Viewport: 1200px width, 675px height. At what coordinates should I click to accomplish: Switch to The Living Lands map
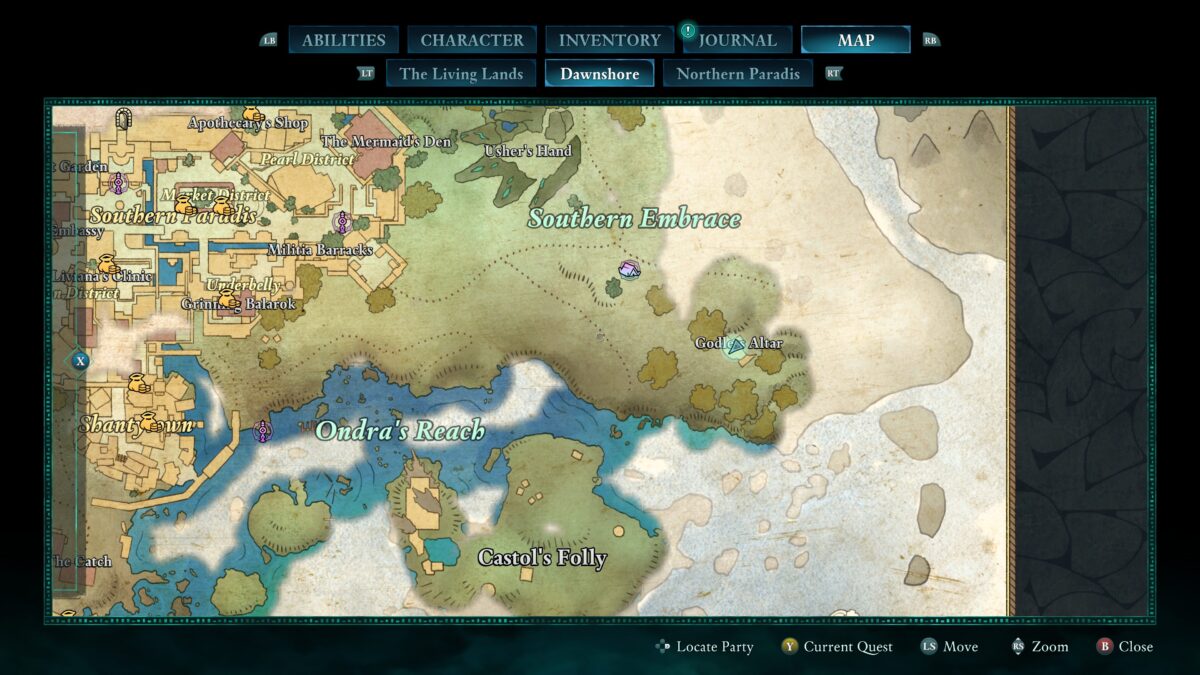click(461, 74)
